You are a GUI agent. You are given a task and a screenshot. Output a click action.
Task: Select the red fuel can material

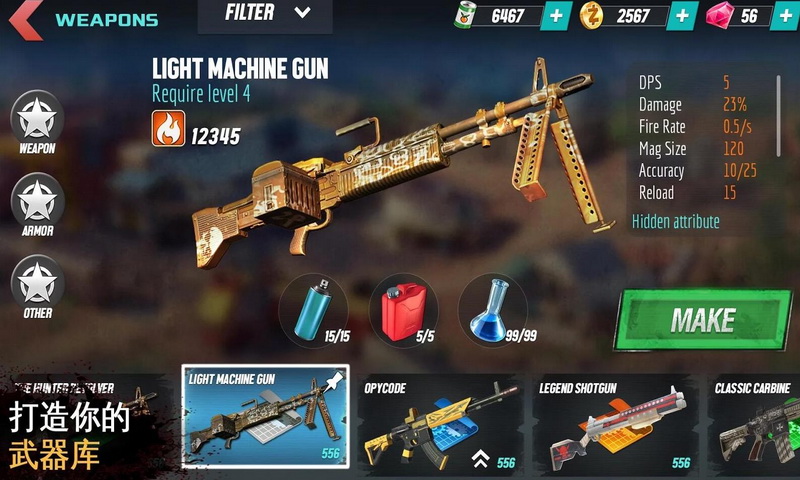(x=403, y=308)
